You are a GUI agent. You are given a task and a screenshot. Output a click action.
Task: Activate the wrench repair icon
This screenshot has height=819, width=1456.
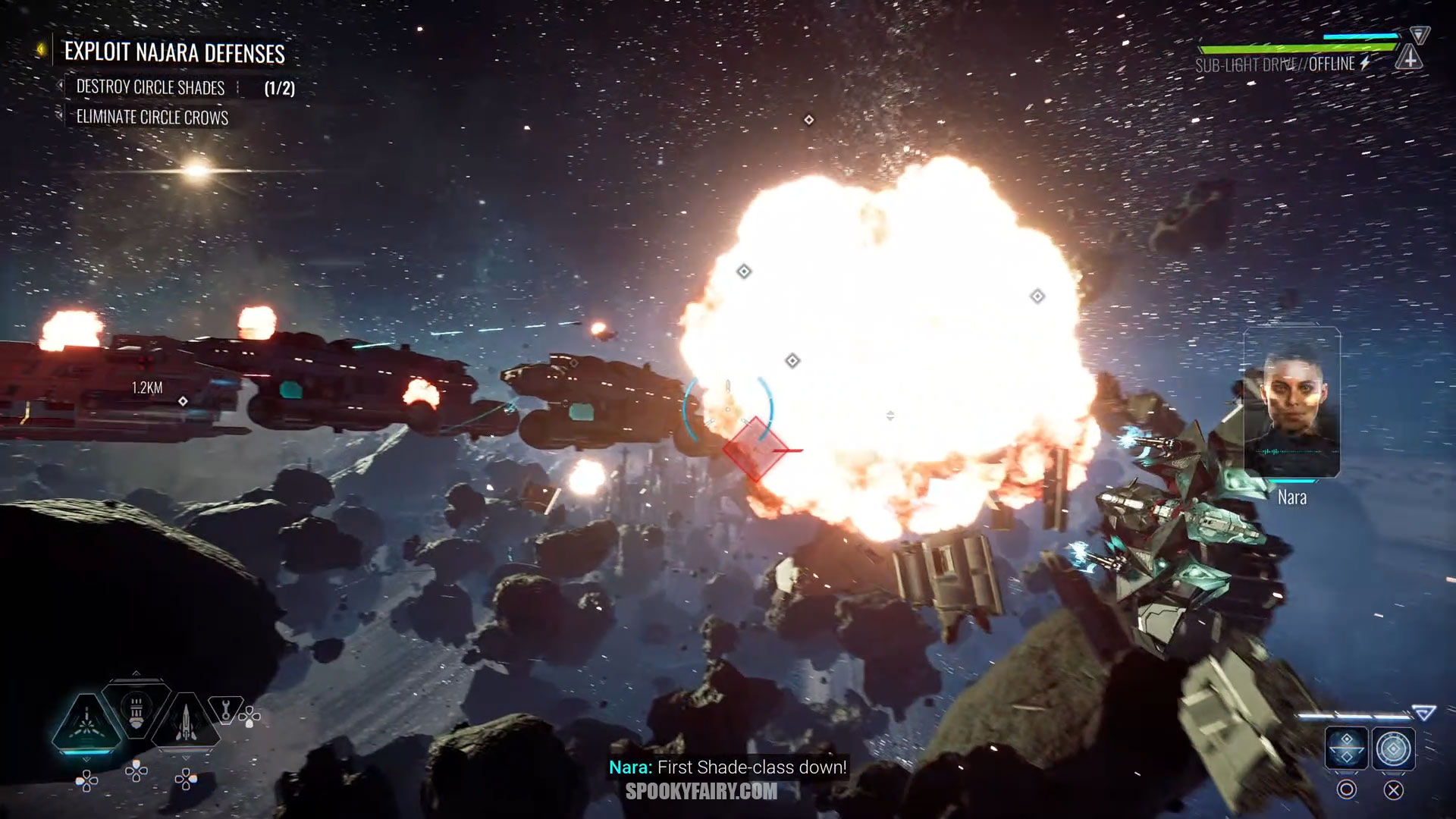[x=225, y=709]
